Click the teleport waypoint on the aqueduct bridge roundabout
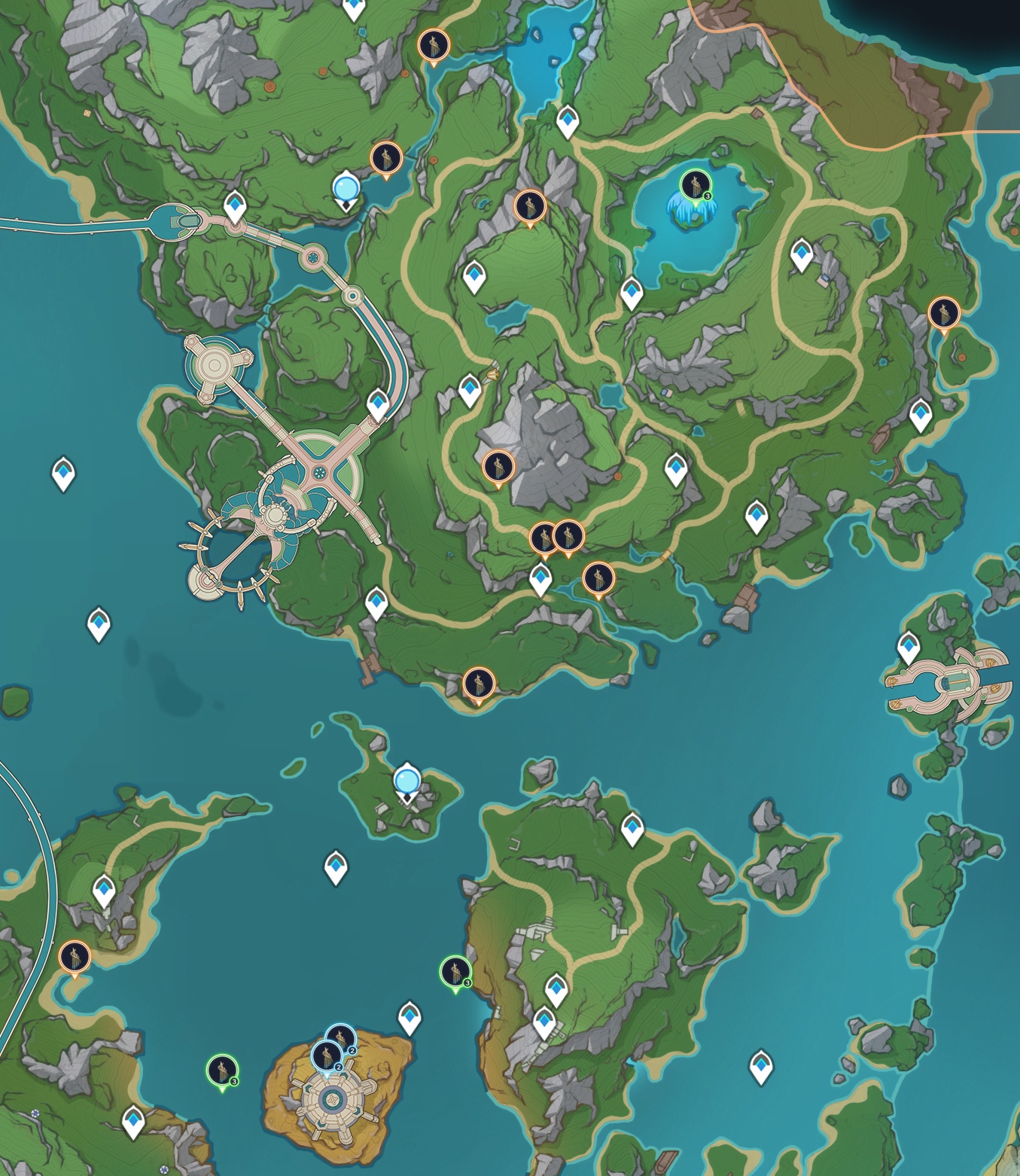The height and width of the screenshot is (1176, 1020). point(235,206)
